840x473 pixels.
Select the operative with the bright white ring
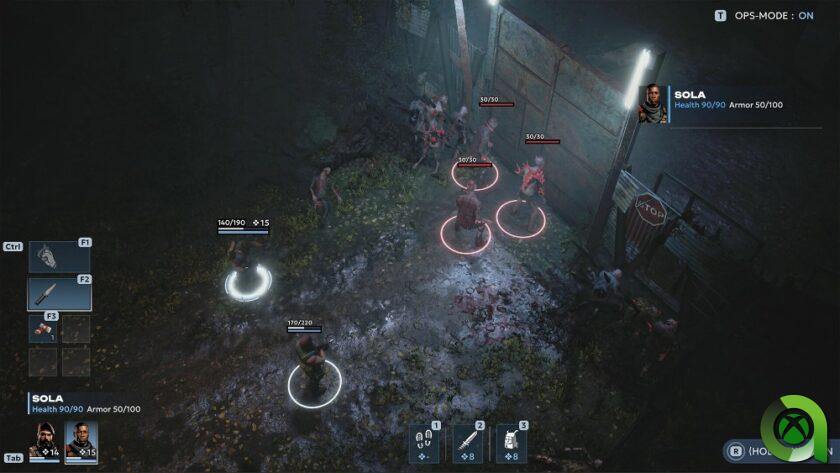tap(247, 272)
